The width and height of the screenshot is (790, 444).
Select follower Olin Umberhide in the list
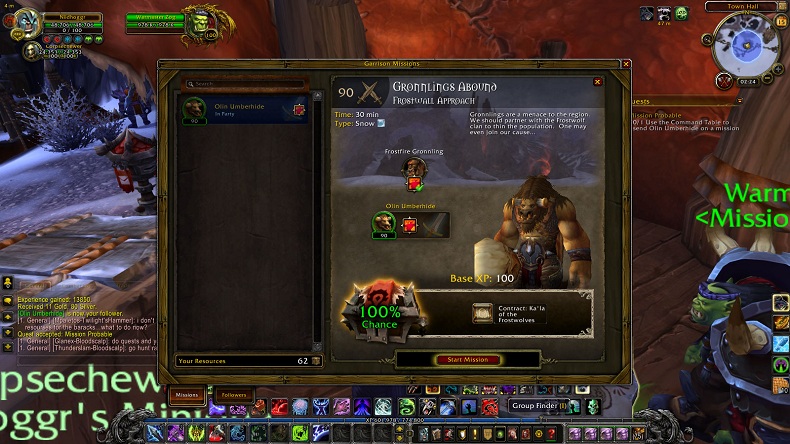click(243, 109)
